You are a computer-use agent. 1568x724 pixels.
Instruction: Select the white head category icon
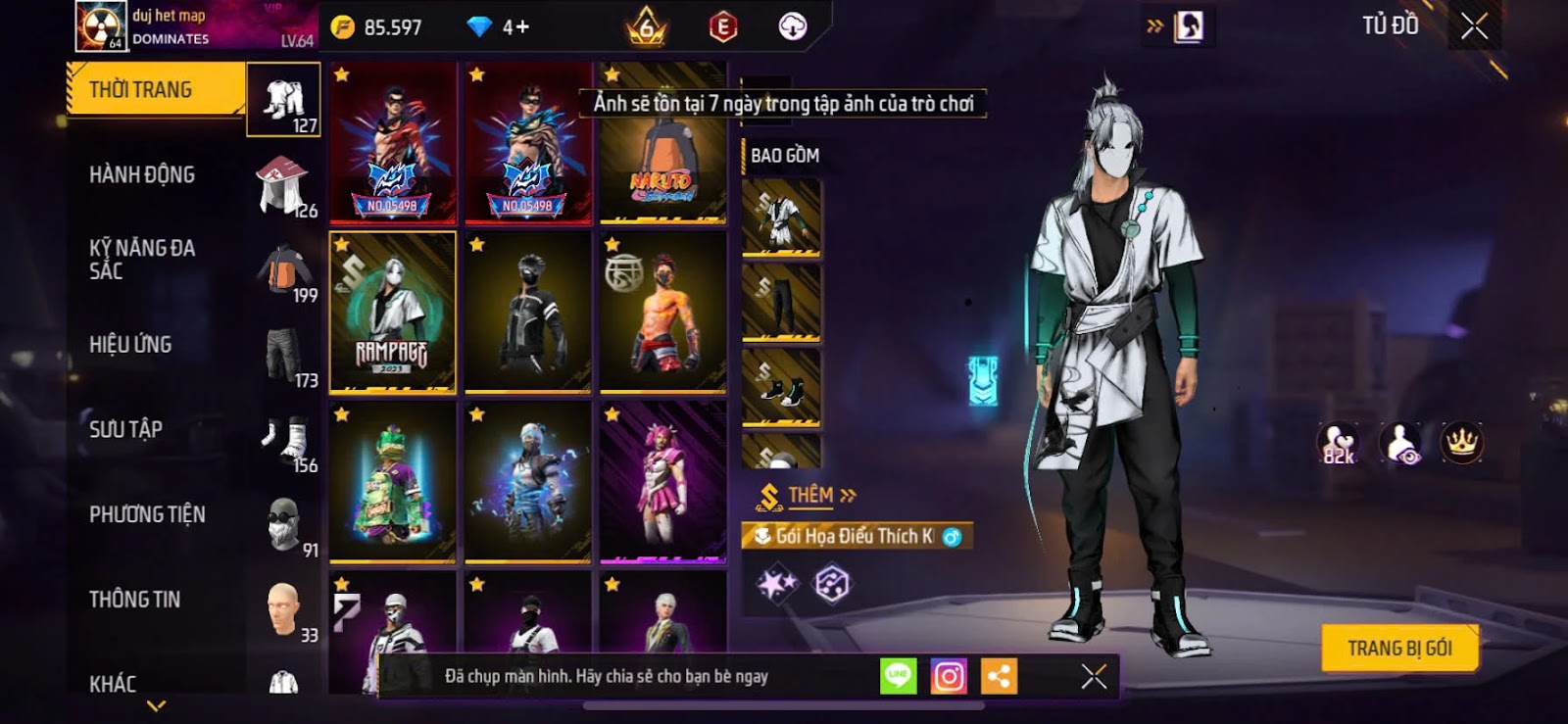283,609
